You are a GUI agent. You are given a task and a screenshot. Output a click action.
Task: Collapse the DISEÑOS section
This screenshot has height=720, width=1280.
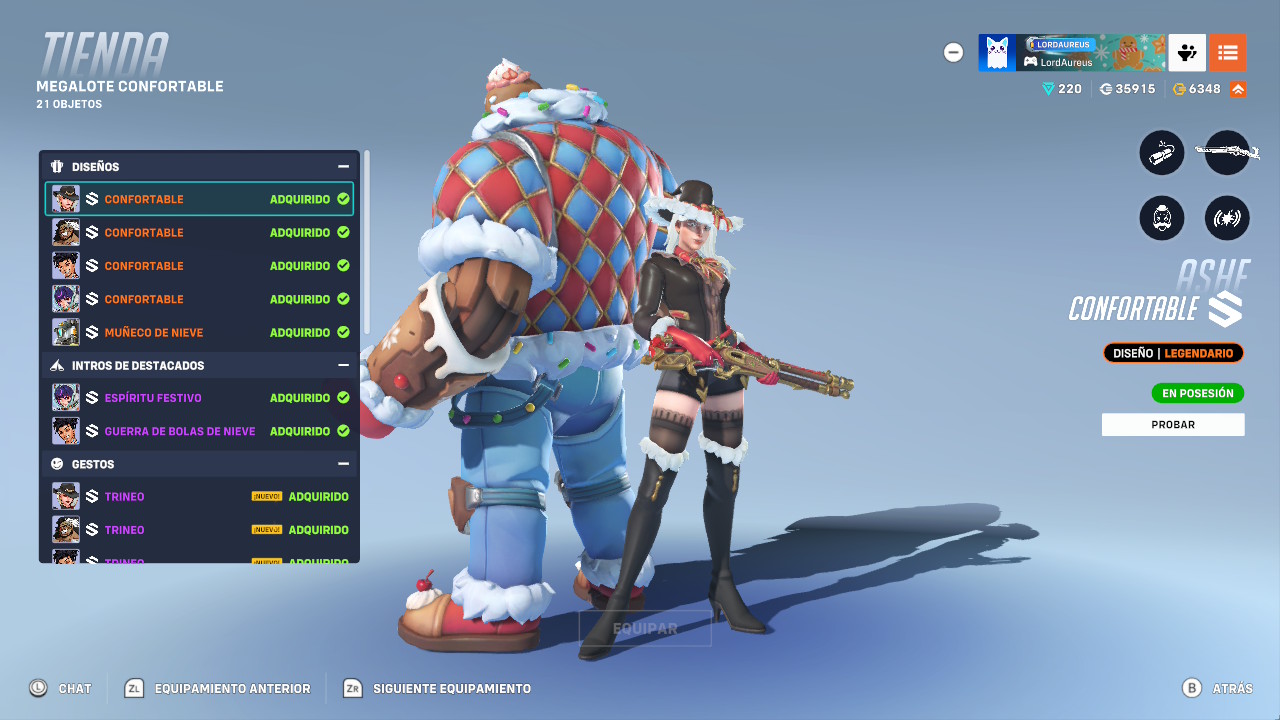344,166
